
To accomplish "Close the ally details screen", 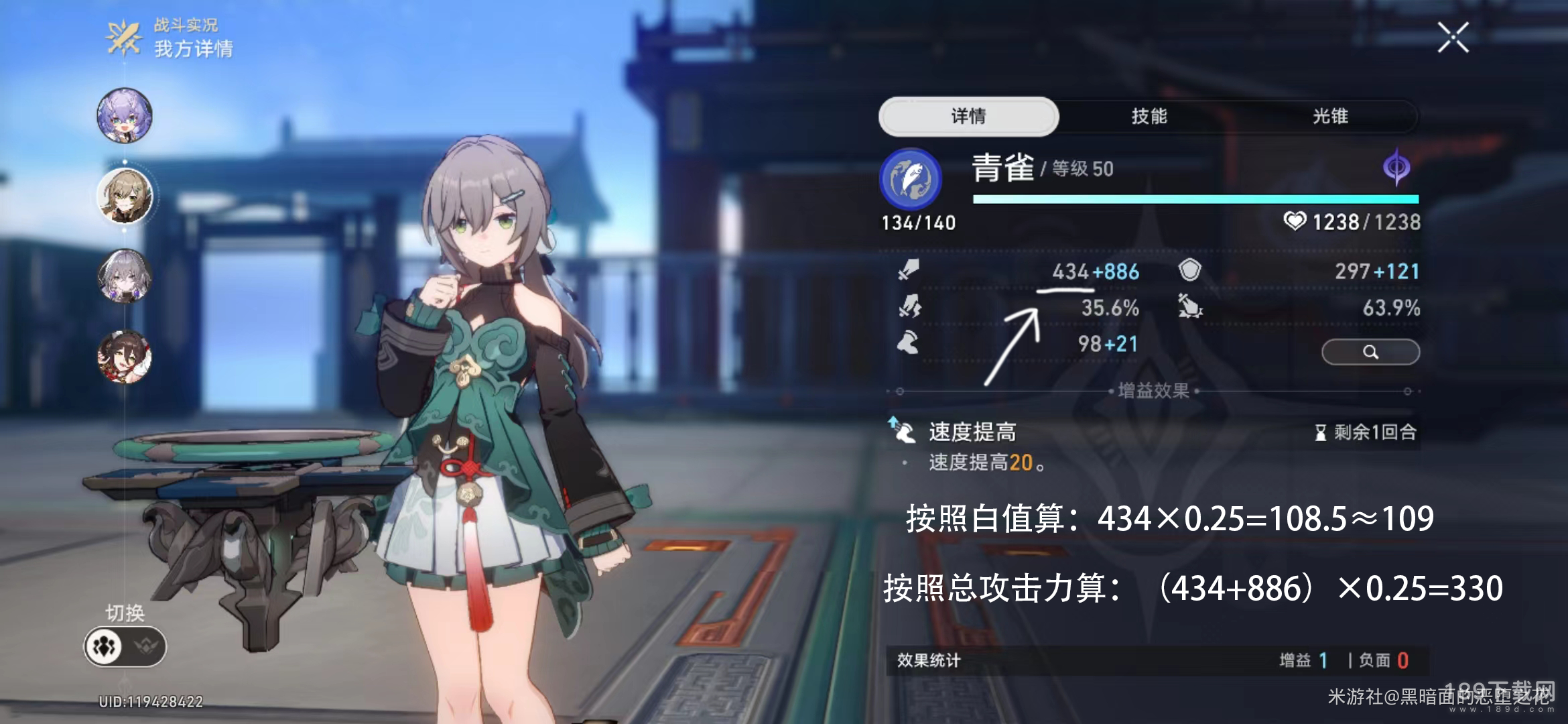I will point(1453,38).
